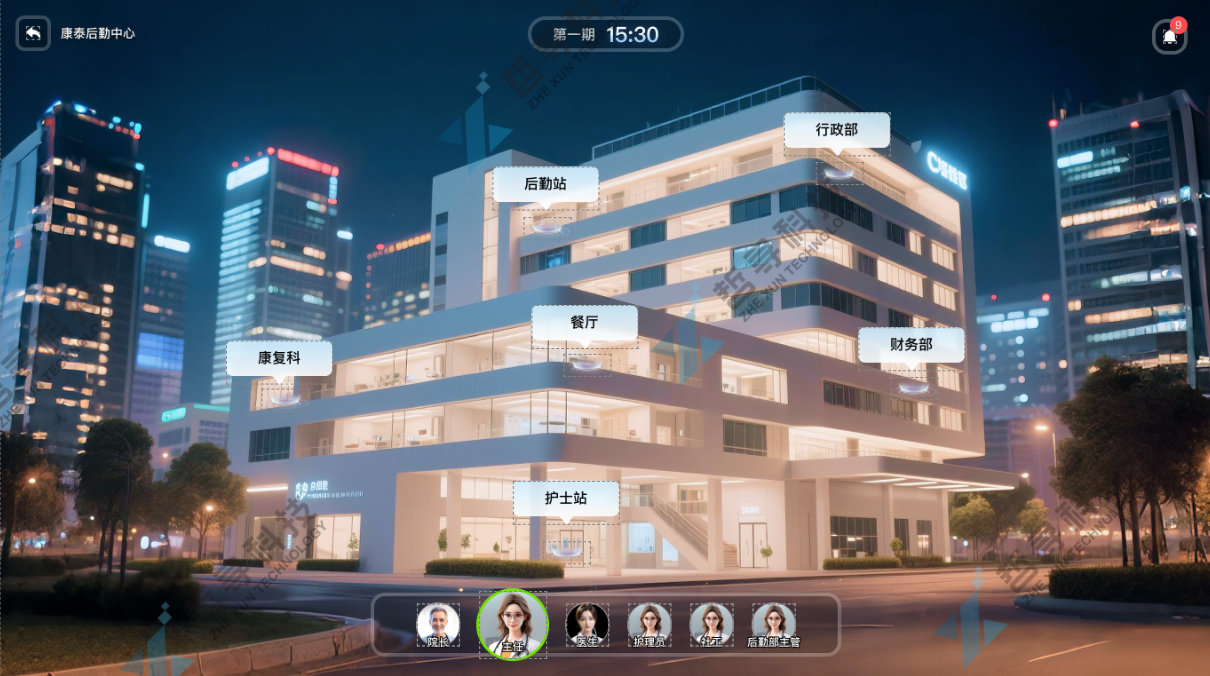Choose the 主任 character avatar
The width and height of the screenshot is (1210, 676).
point(512,624)
